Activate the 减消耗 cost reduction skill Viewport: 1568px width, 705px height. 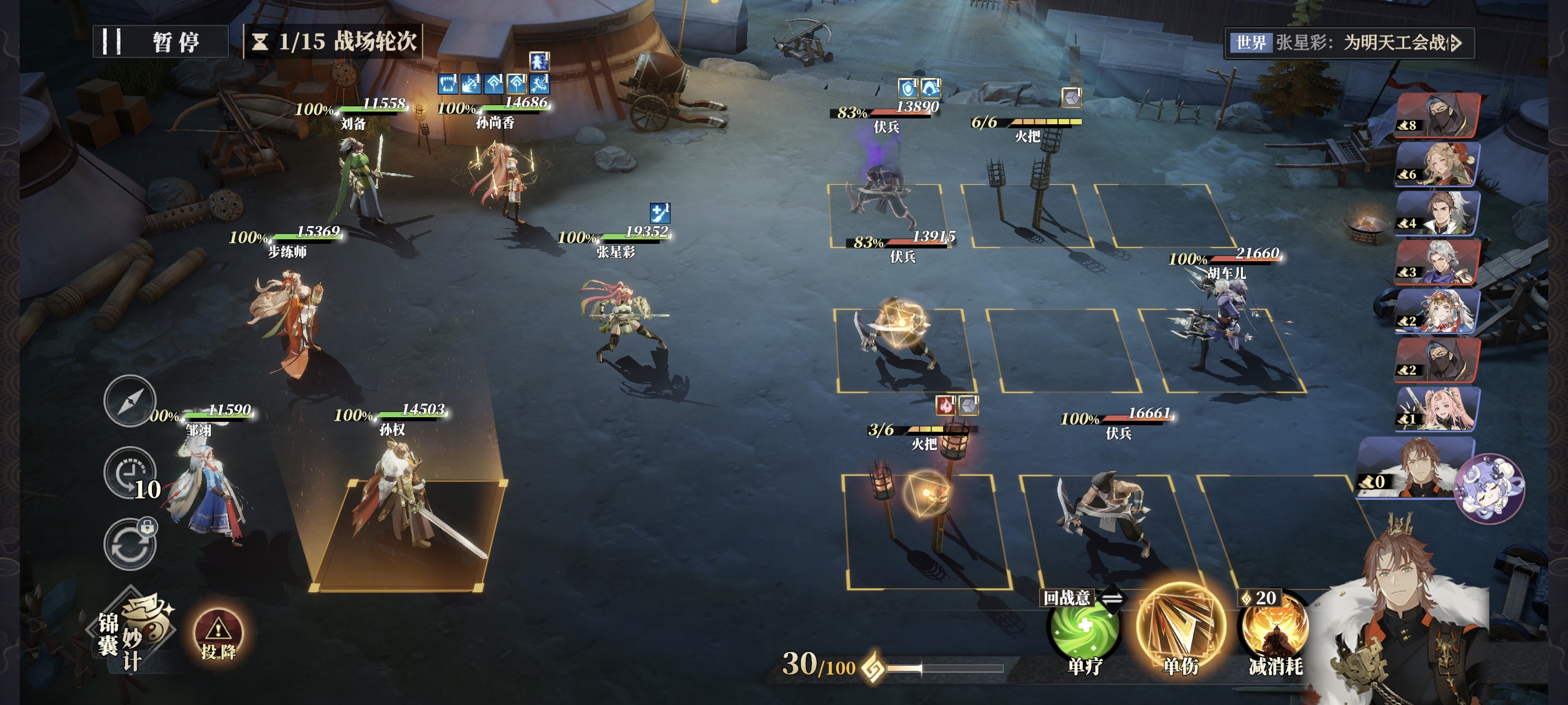pos(1275,633)
